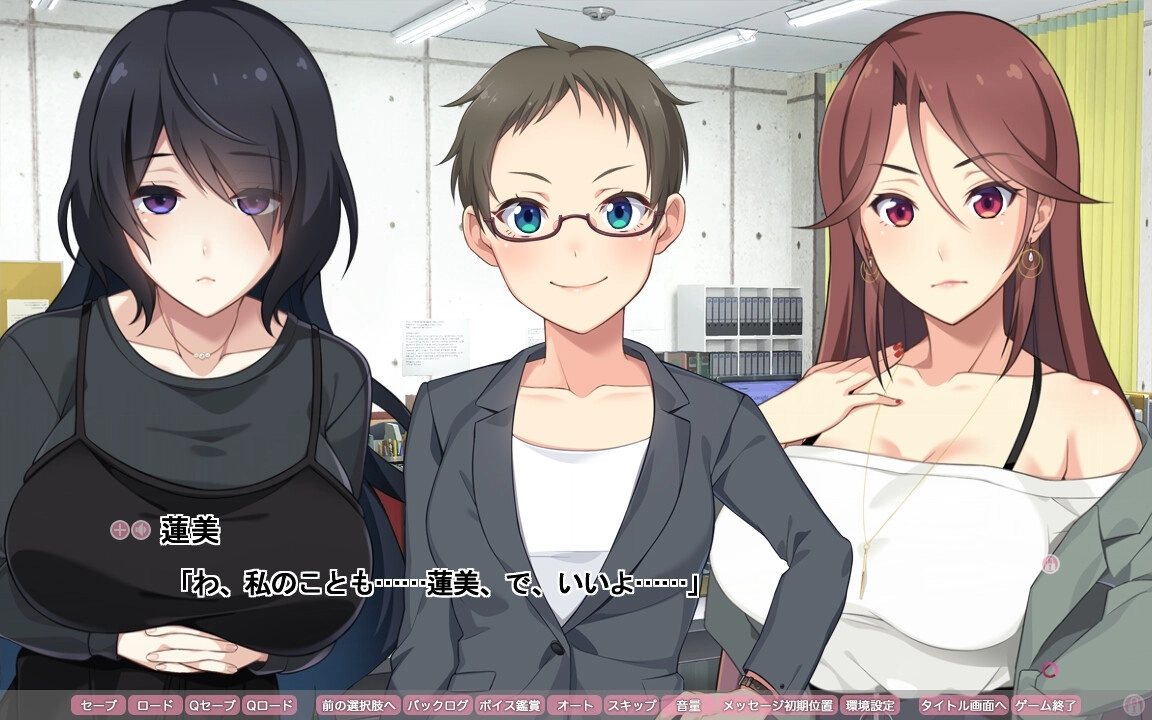Open the バックログ (backlog) history
1152x720 pixels.
point(437,705)
